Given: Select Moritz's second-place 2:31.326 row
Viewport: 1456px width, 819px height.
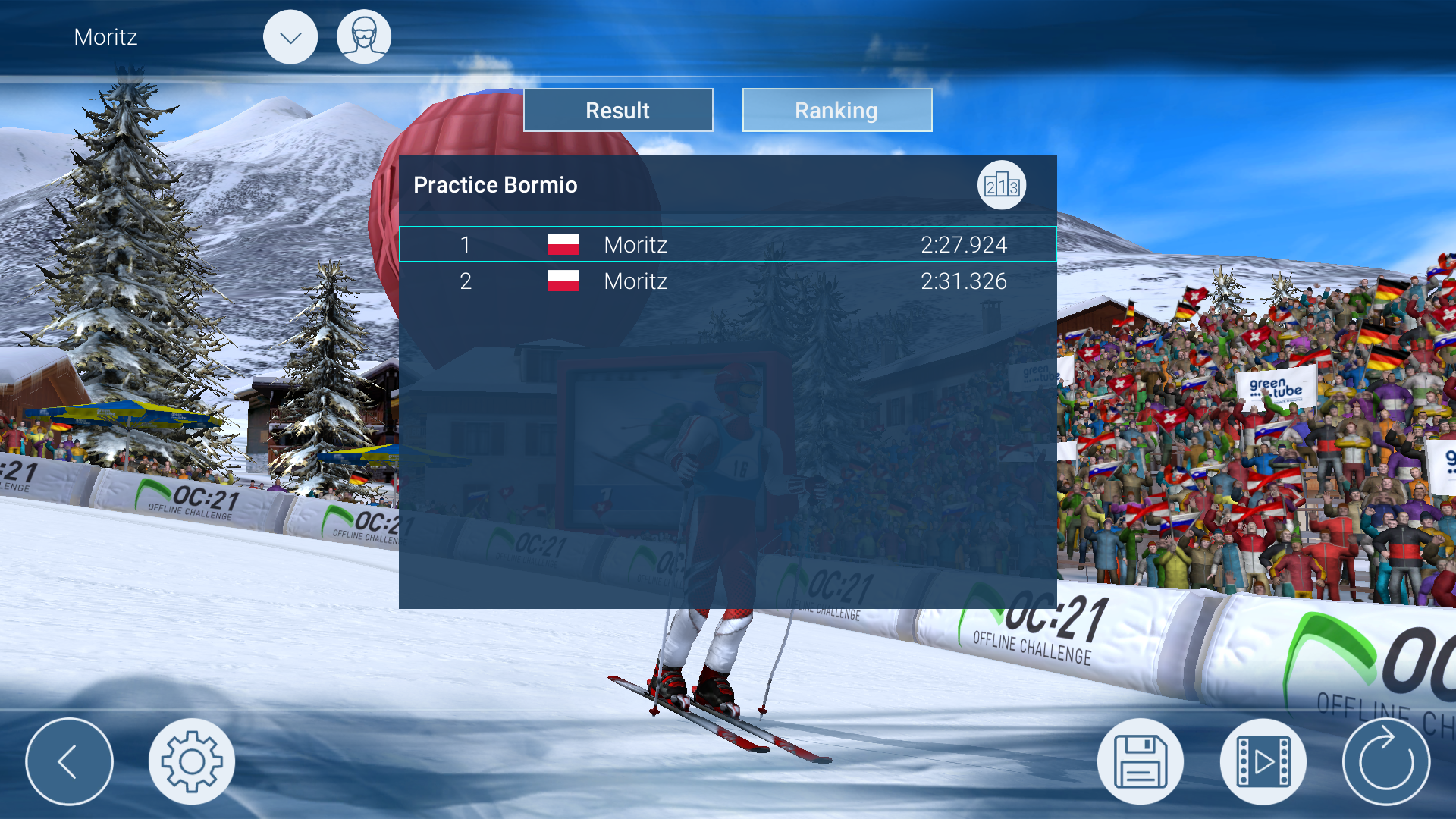Looking at the screenshot, I should click(727, 281).
